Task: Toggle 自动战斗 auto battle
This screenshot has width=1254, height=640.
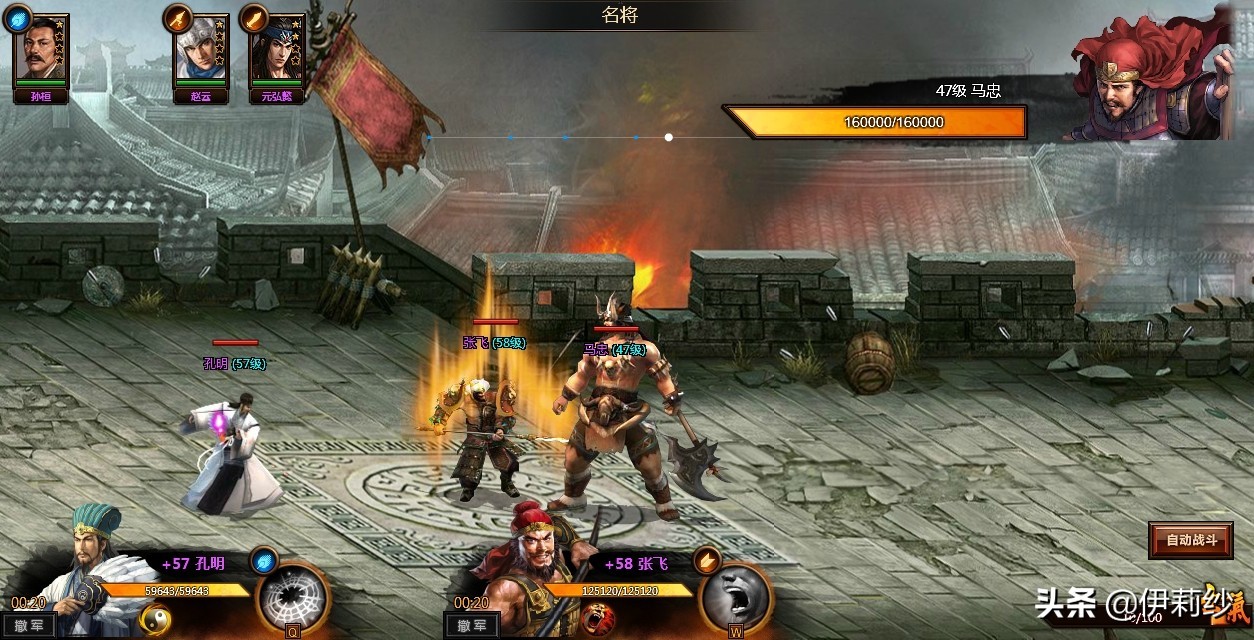Action: click(x=1190, y=541)
